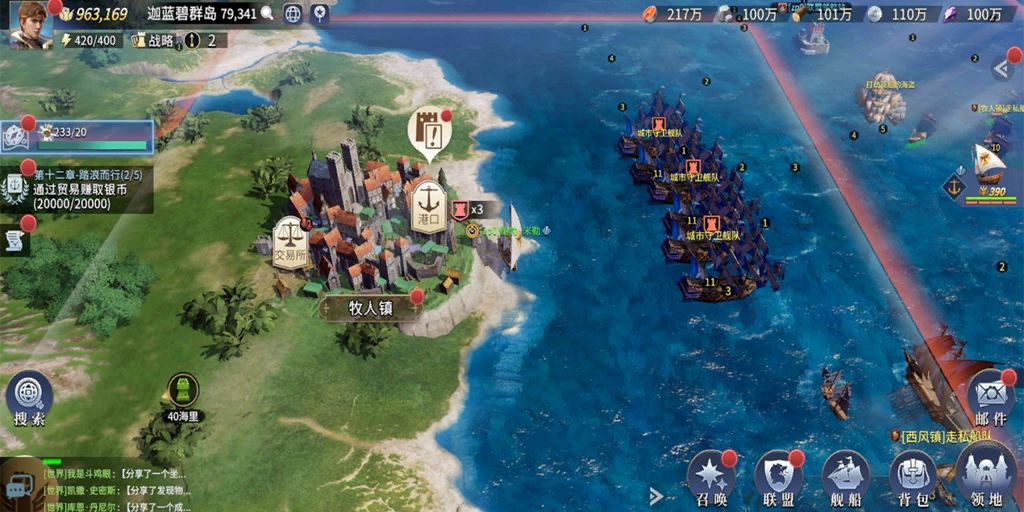Open the world globe map
This screenshot has width=1024, height=512.
coord(293,14)
